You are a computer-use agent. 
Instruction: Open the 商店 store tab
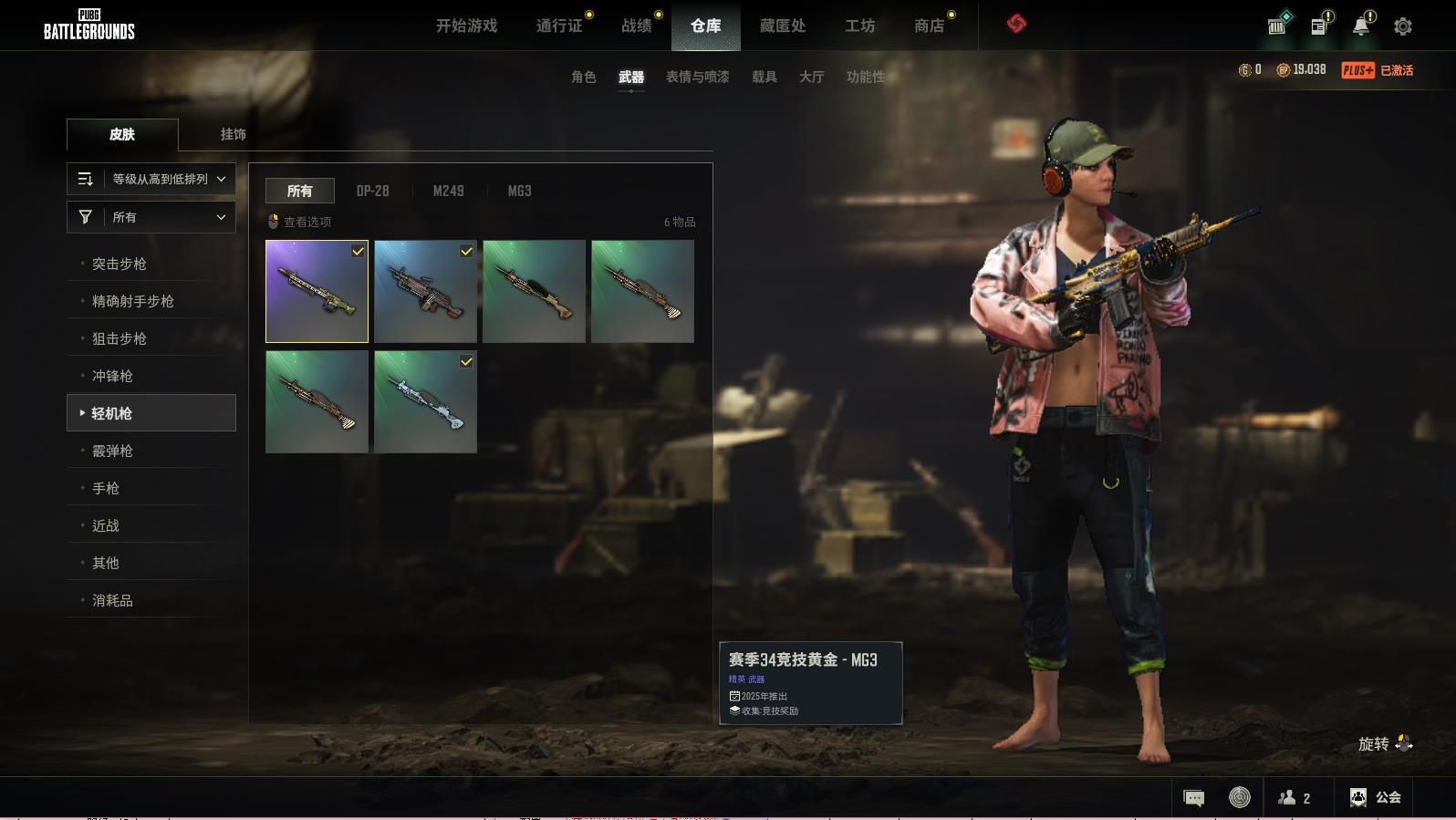coord(929,26)
